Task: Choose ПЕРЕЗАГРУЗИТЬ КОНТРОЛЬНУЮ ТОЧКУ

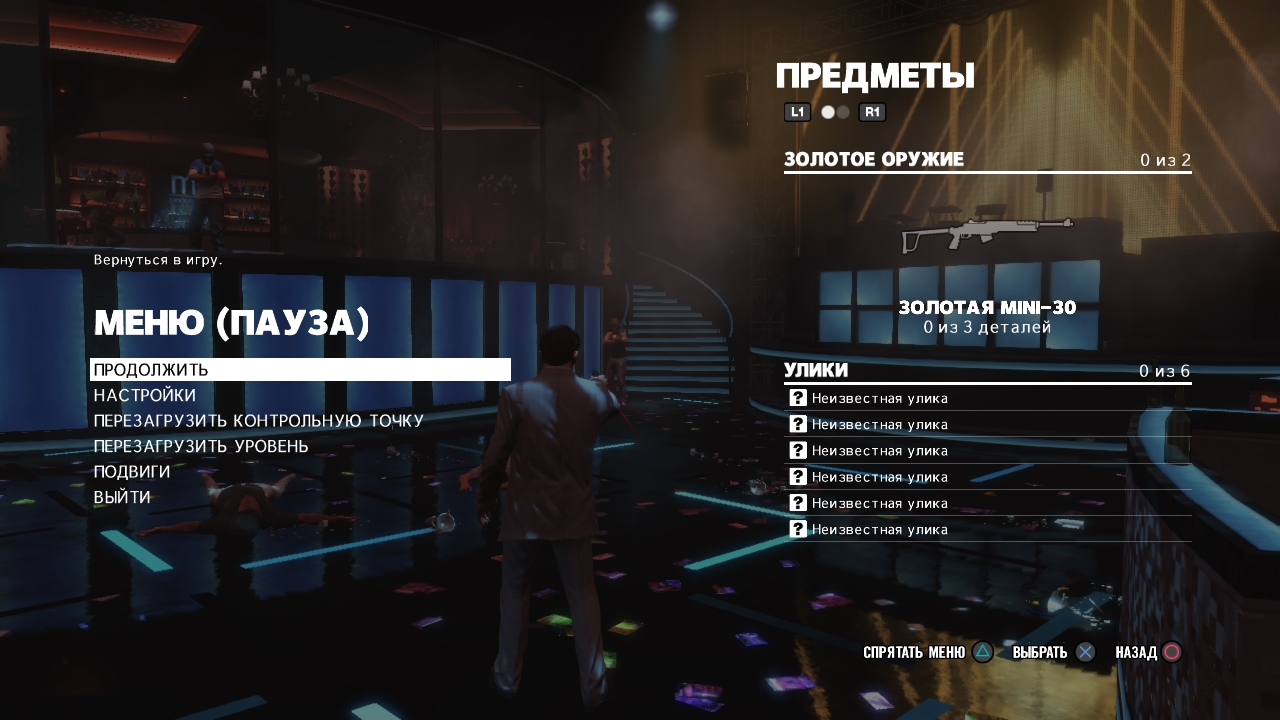Action: coord(259,421)
